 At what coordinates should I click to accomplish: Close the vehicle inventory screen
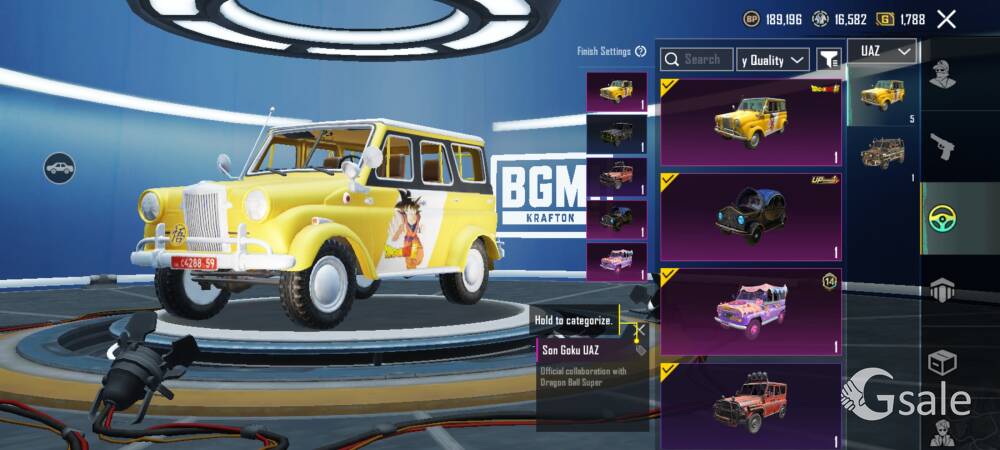946,19
